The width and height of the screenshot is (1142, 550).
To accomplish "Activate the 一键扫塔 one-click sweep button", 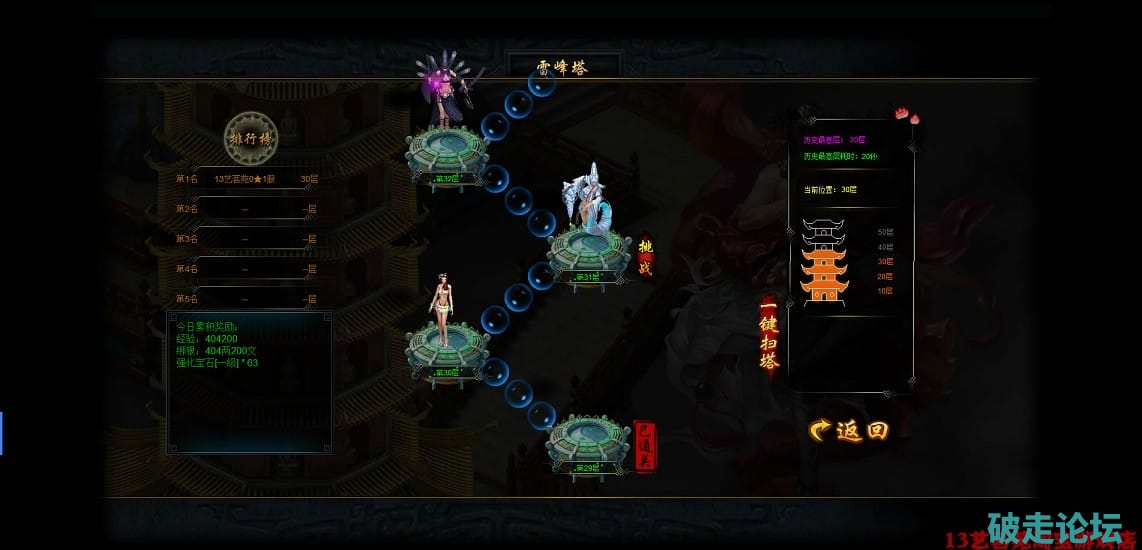I will 769,336.
